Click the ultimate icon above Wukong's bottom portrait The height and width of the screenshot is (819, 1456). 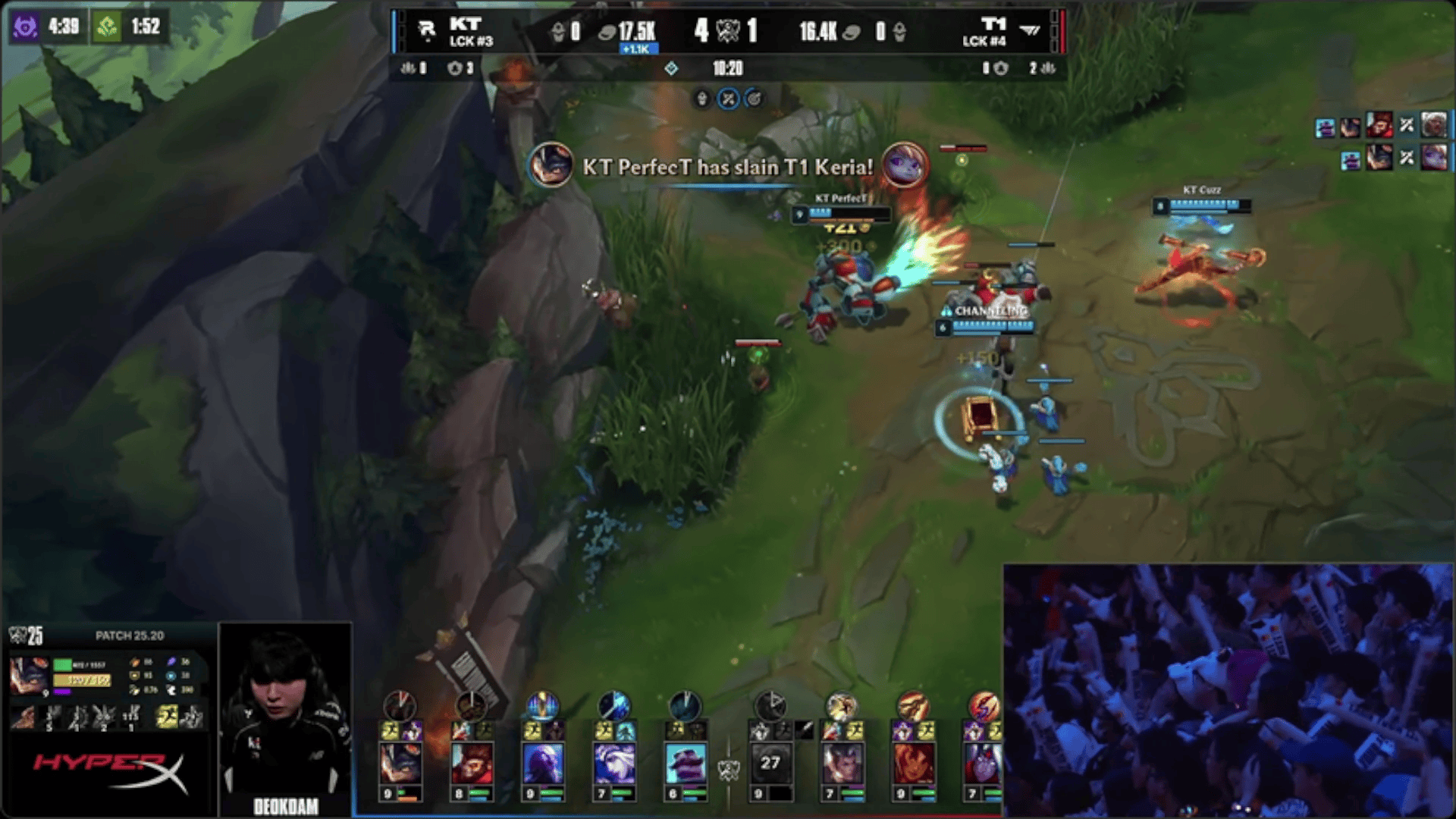pos(471,706)
